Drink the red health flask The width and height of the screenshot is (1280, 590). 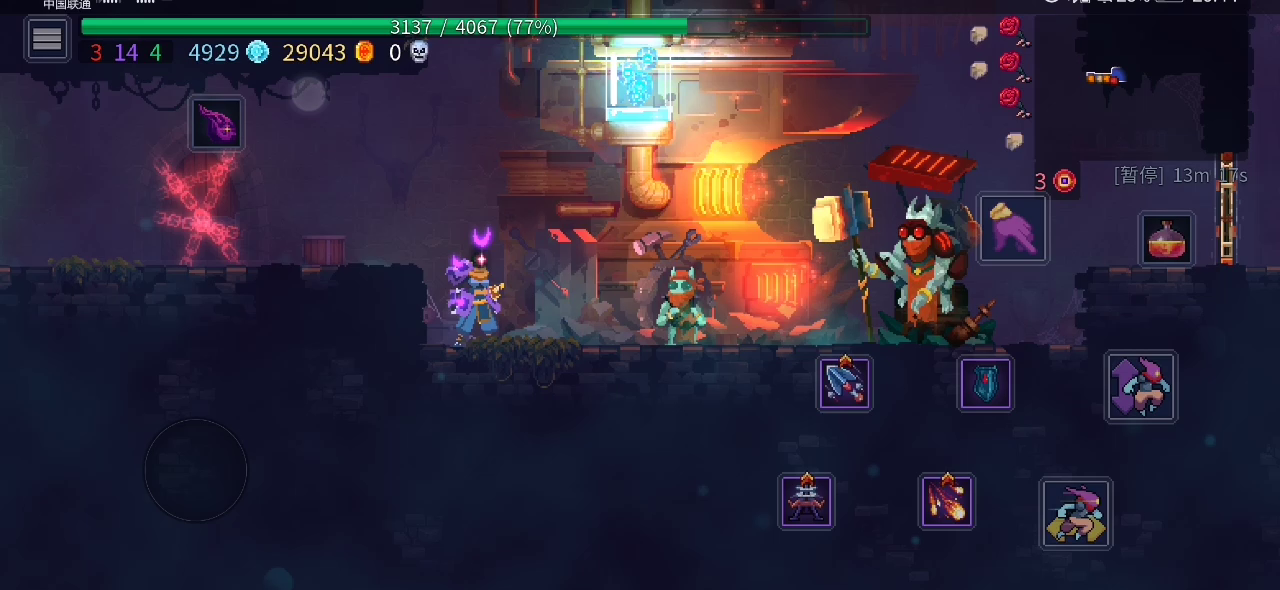(x=1166, y=239)
